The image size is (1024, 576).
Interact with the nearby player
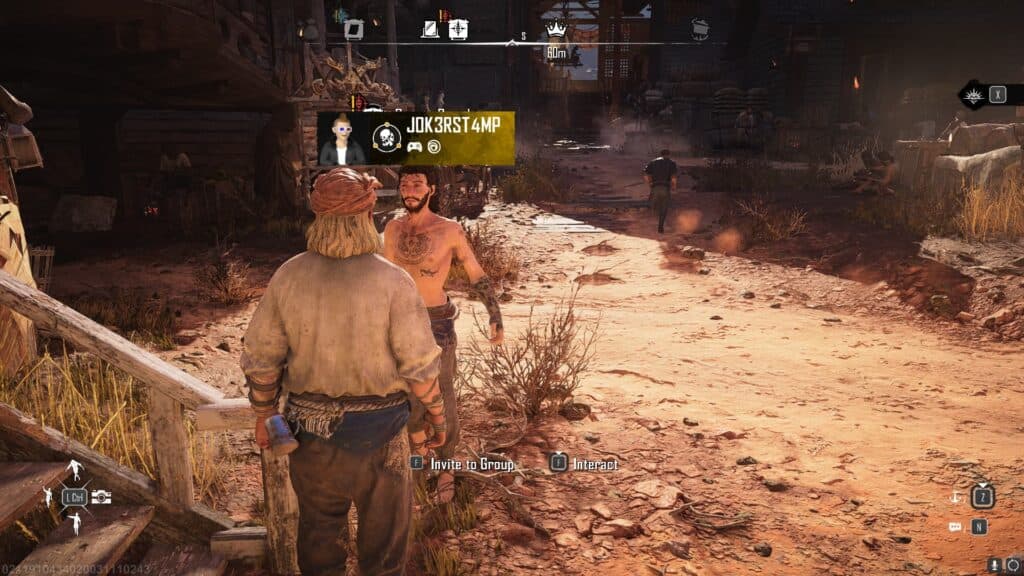point(586,464)
